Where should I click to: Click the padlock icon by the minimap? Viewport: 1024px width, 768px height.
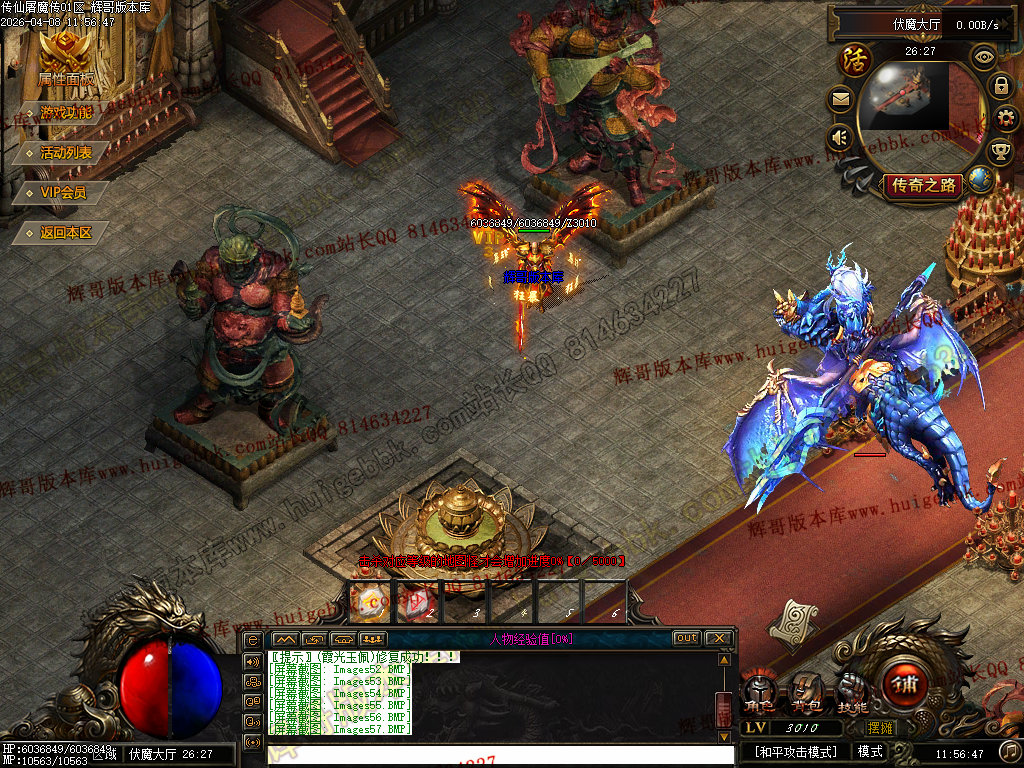(1000, 86)
